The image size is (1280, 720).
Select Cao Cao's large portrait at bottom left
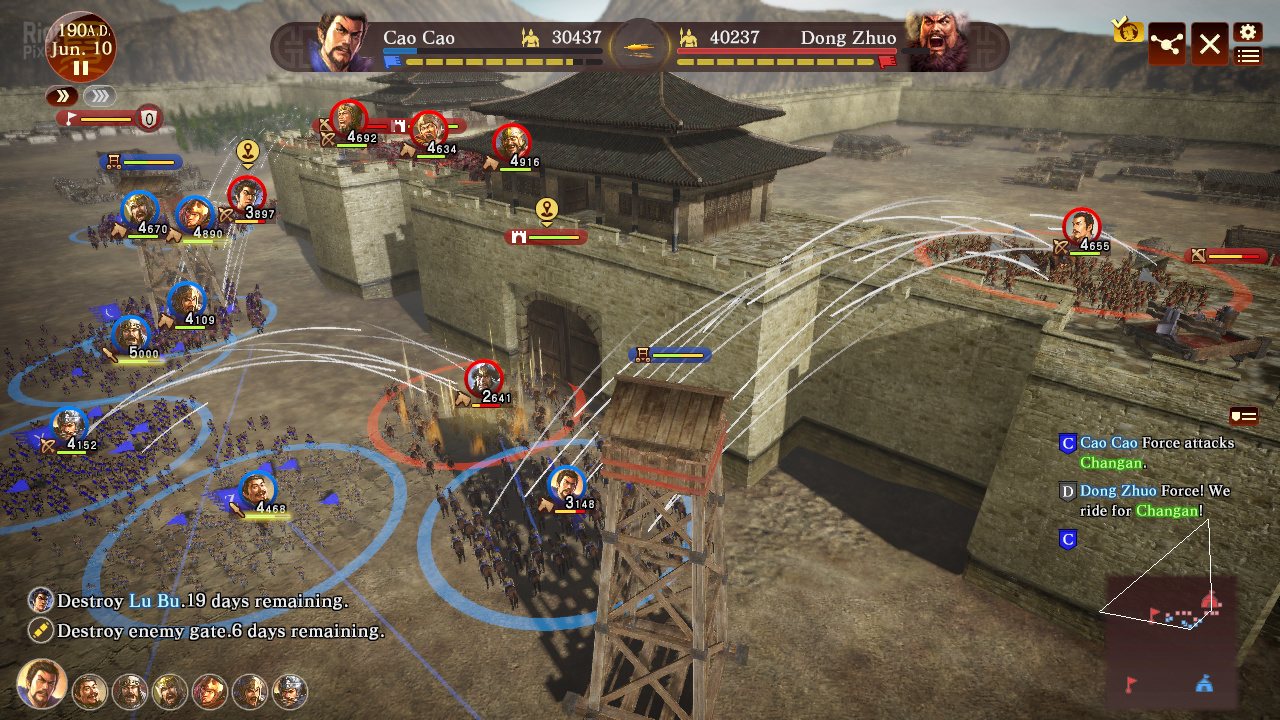click(x=42, y=685)
